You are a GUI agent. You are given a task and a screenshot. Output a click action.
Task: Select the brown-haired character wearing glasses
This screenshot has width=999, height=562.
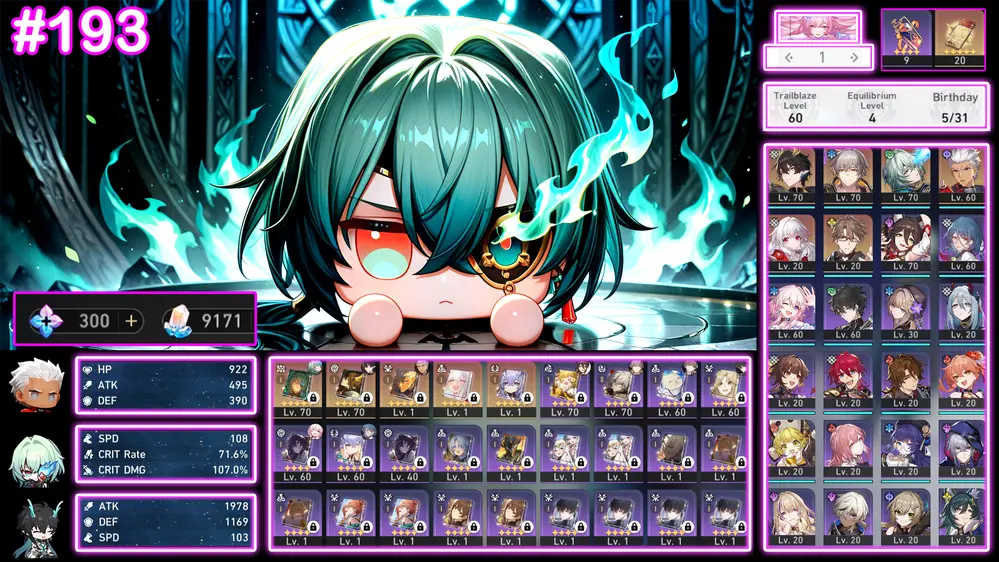849,243
